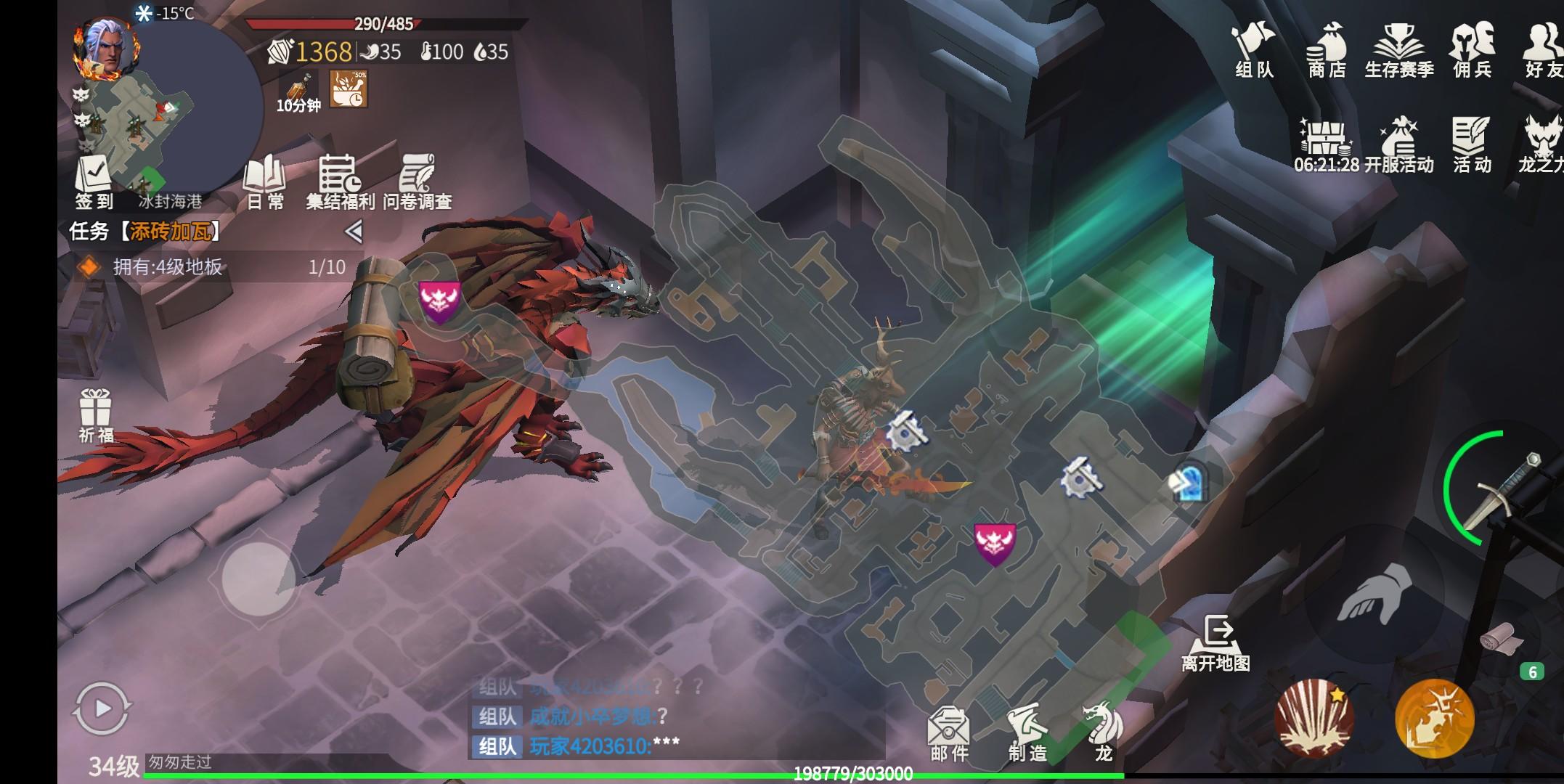This screenshot has height=784, width=1564.
Task: Open the 日常 daily book
Action: point(265,181)
